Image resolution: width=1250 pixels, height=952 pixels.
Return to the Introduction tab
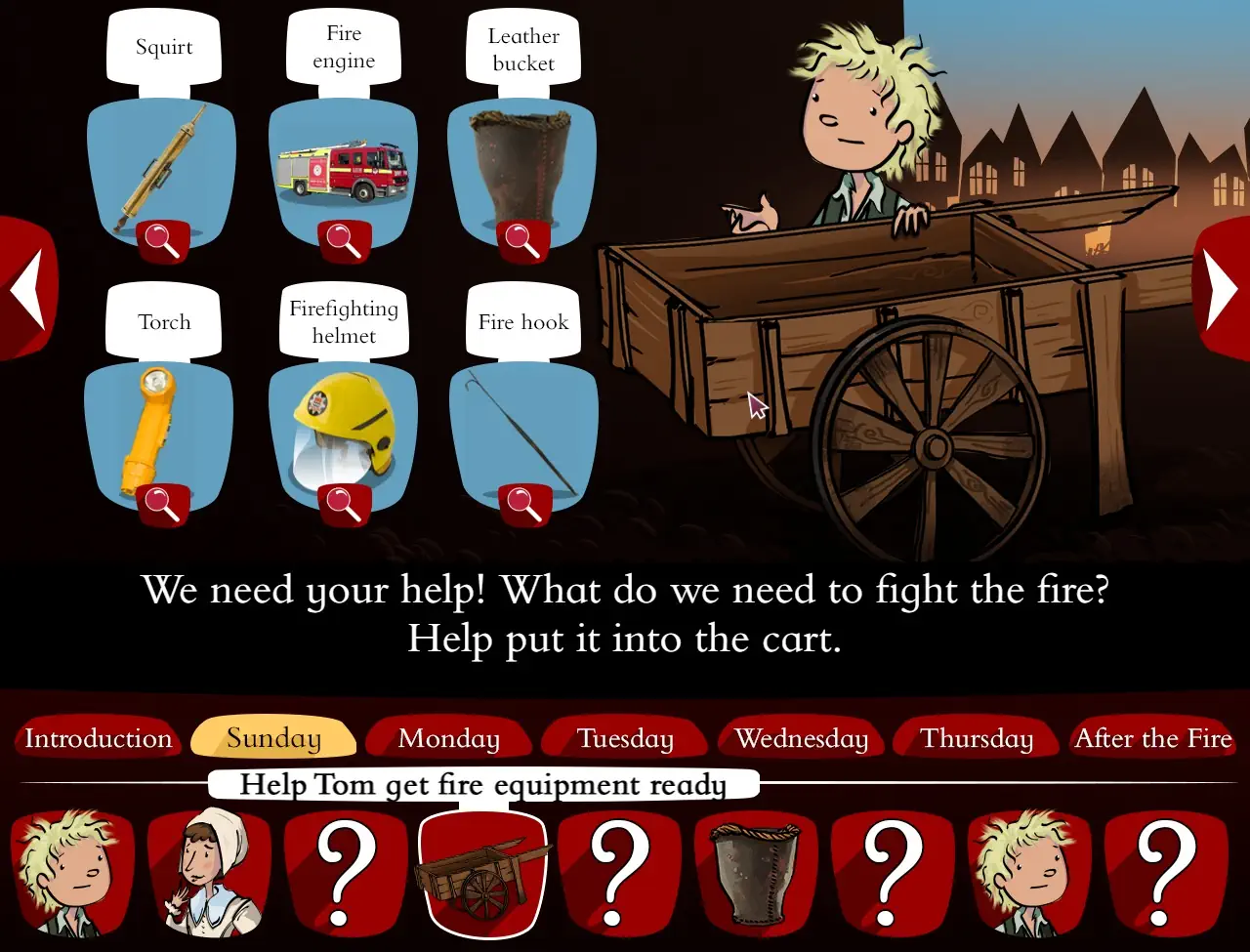(97, 739)
